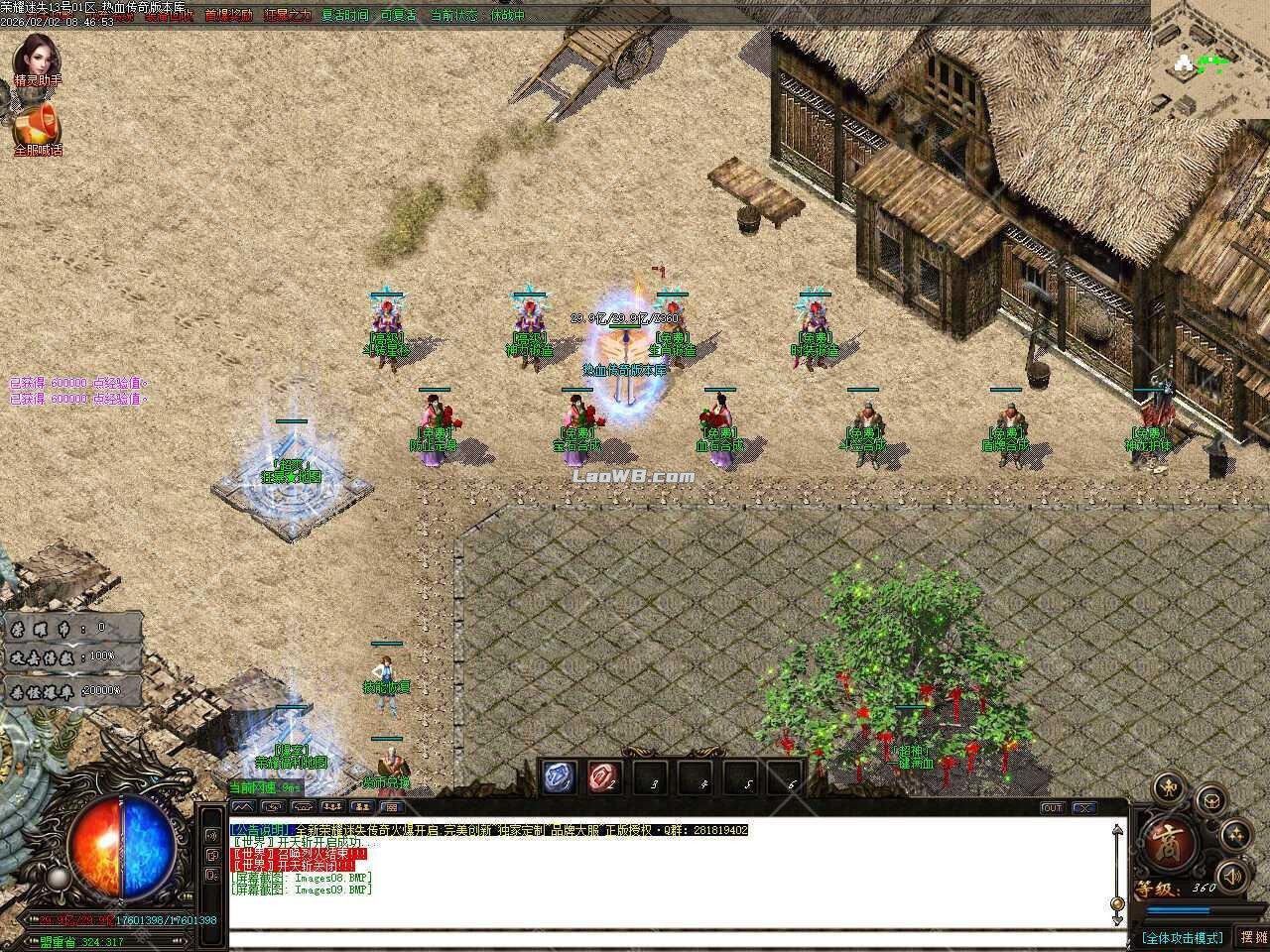Open the merchant shop via the 商 emblem
Viewport: 1270px width, 952px height.
[1167, 840]
